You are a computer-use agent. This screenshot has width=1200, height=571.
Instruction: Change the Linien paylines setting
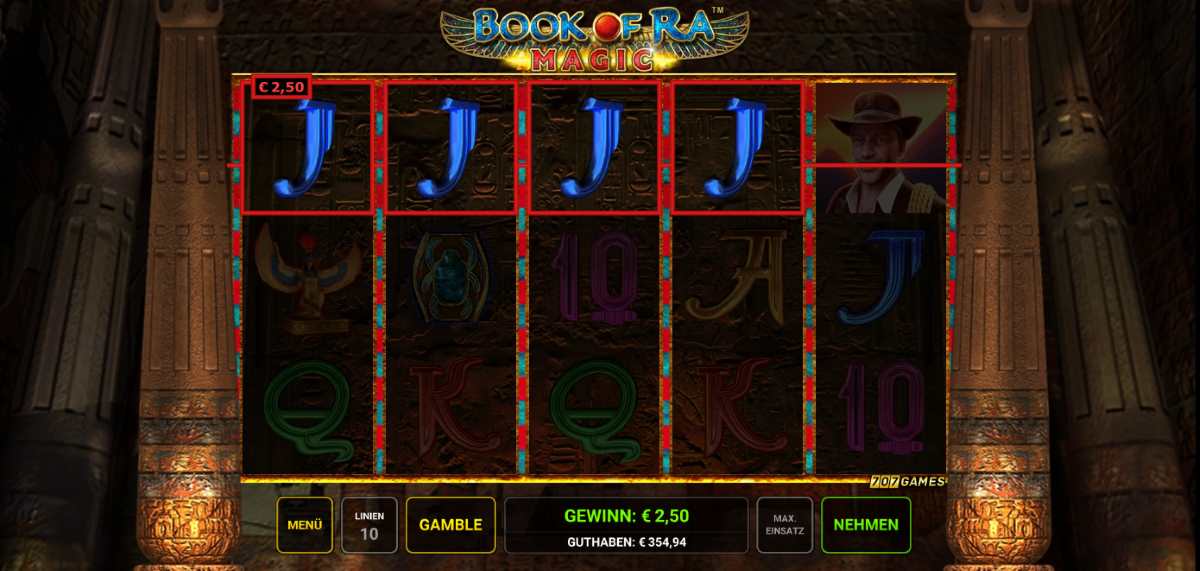(369, 525)
